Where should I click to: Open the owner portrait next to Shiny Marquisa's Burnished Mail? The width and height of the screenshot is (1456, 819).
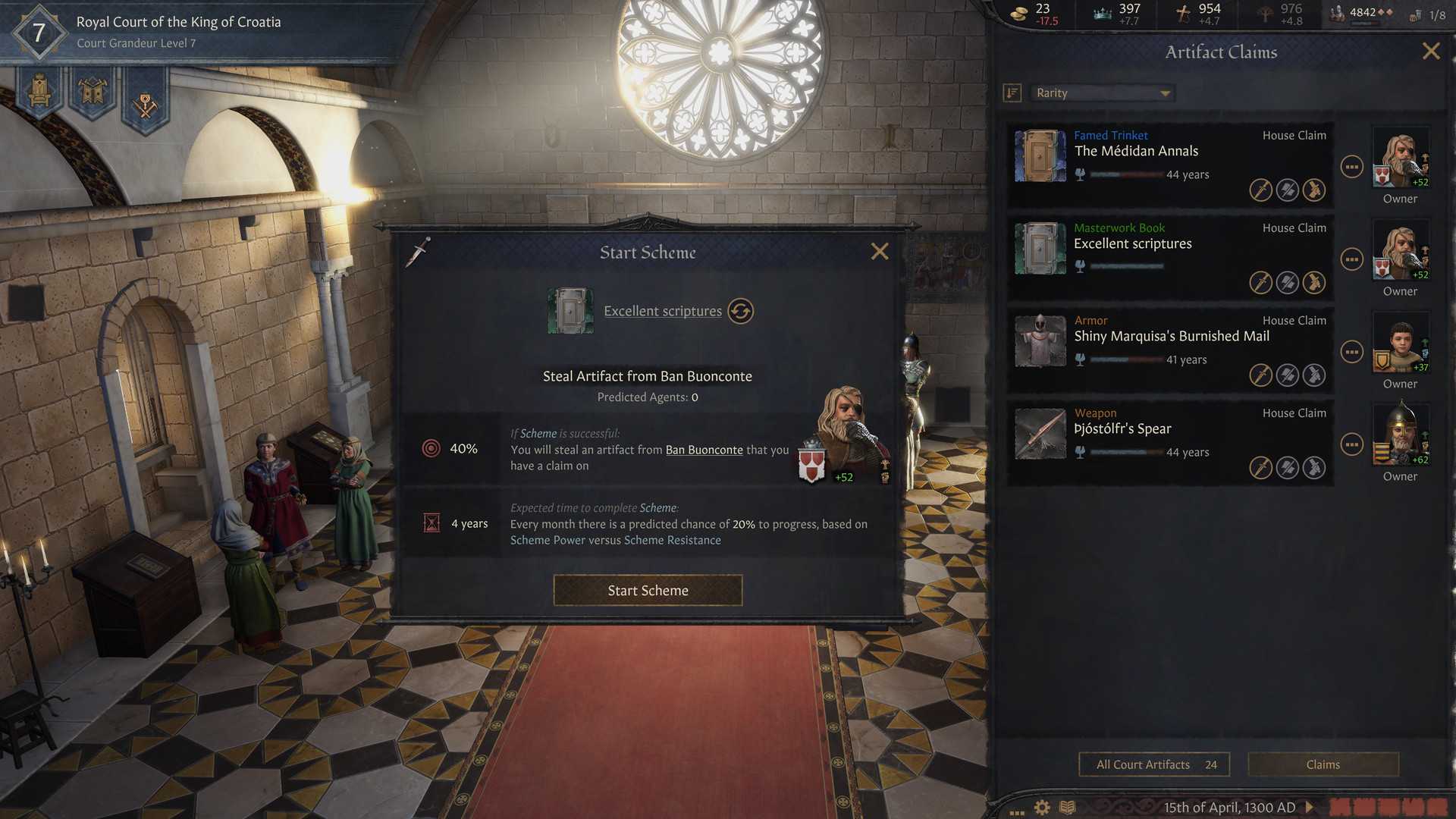[1400, 346]
